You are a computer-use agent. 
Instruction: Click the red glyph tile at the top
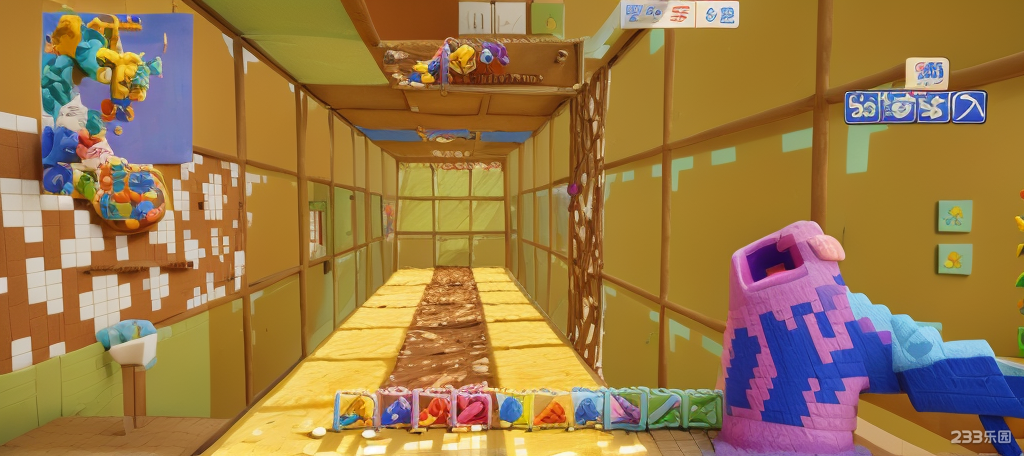tap(679, 14)
